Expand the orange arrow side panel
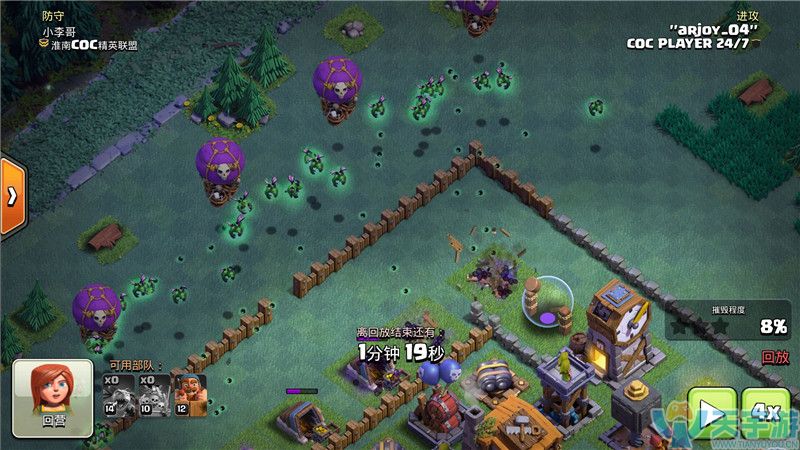This screenshot has width=800, height=450. (12, 196)
